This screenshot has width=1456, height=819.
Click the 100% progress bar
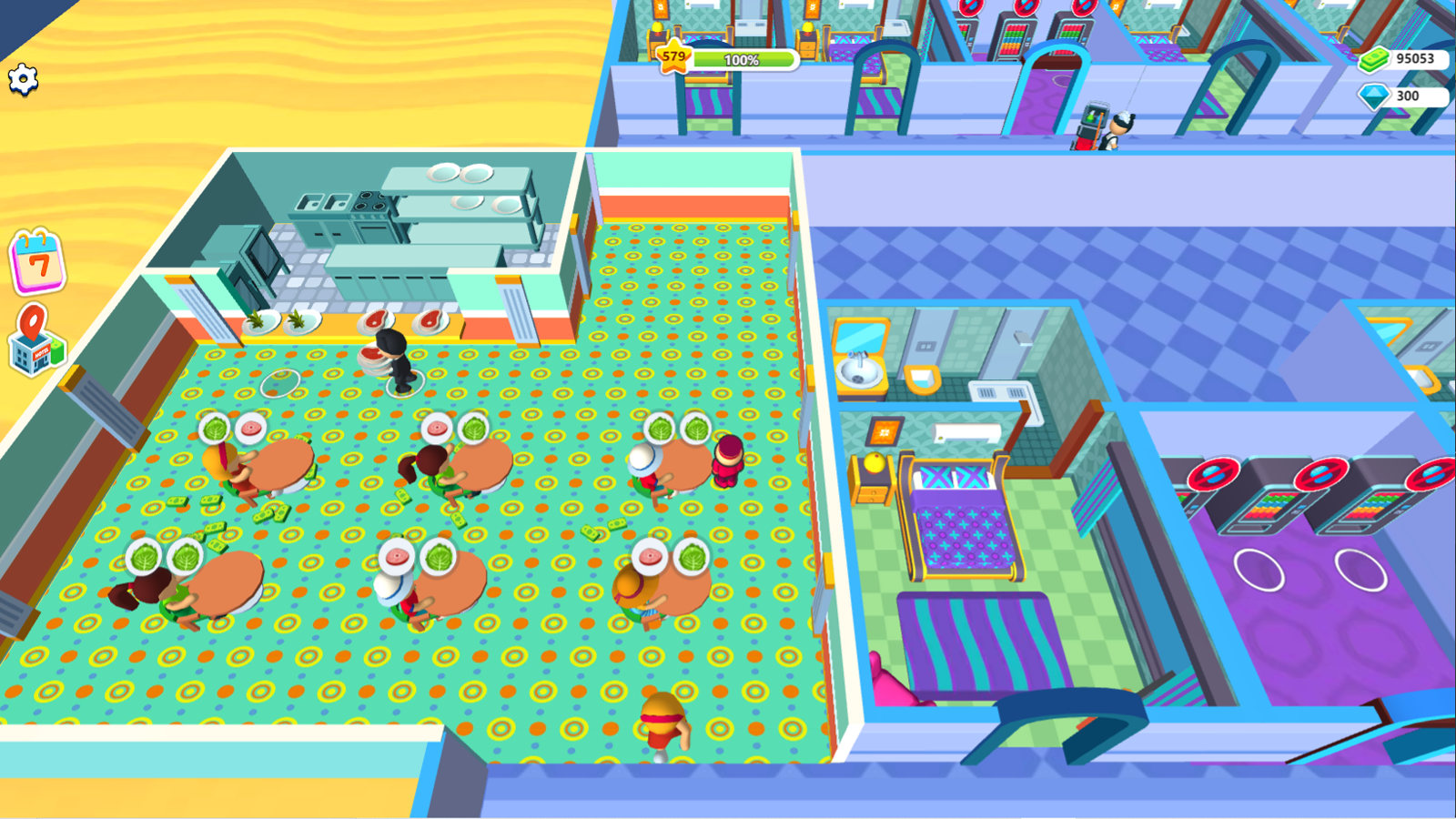click(x=742, y=60)
